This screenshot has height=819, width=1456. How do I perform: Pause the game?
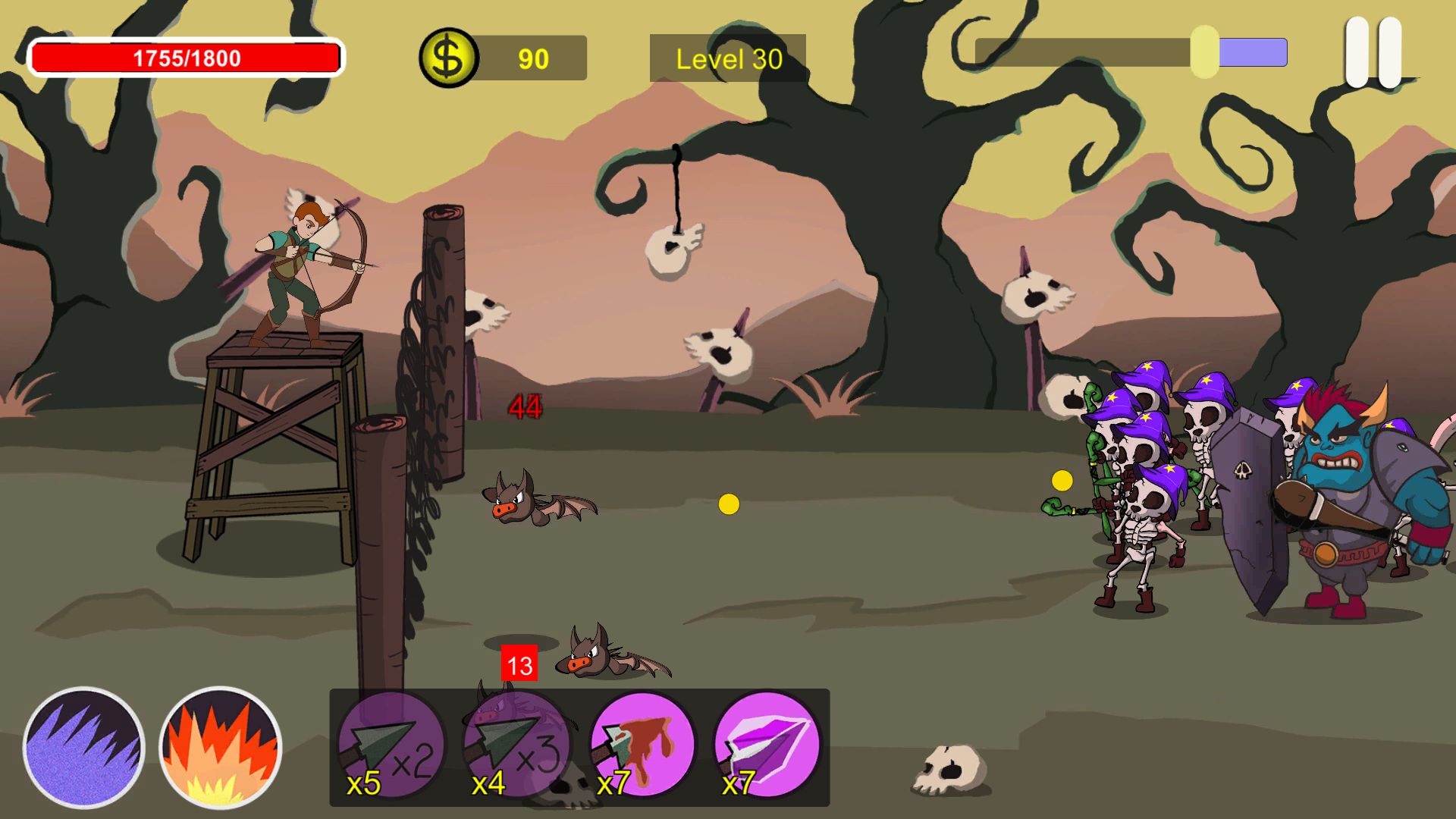(x=1373, y=53)
